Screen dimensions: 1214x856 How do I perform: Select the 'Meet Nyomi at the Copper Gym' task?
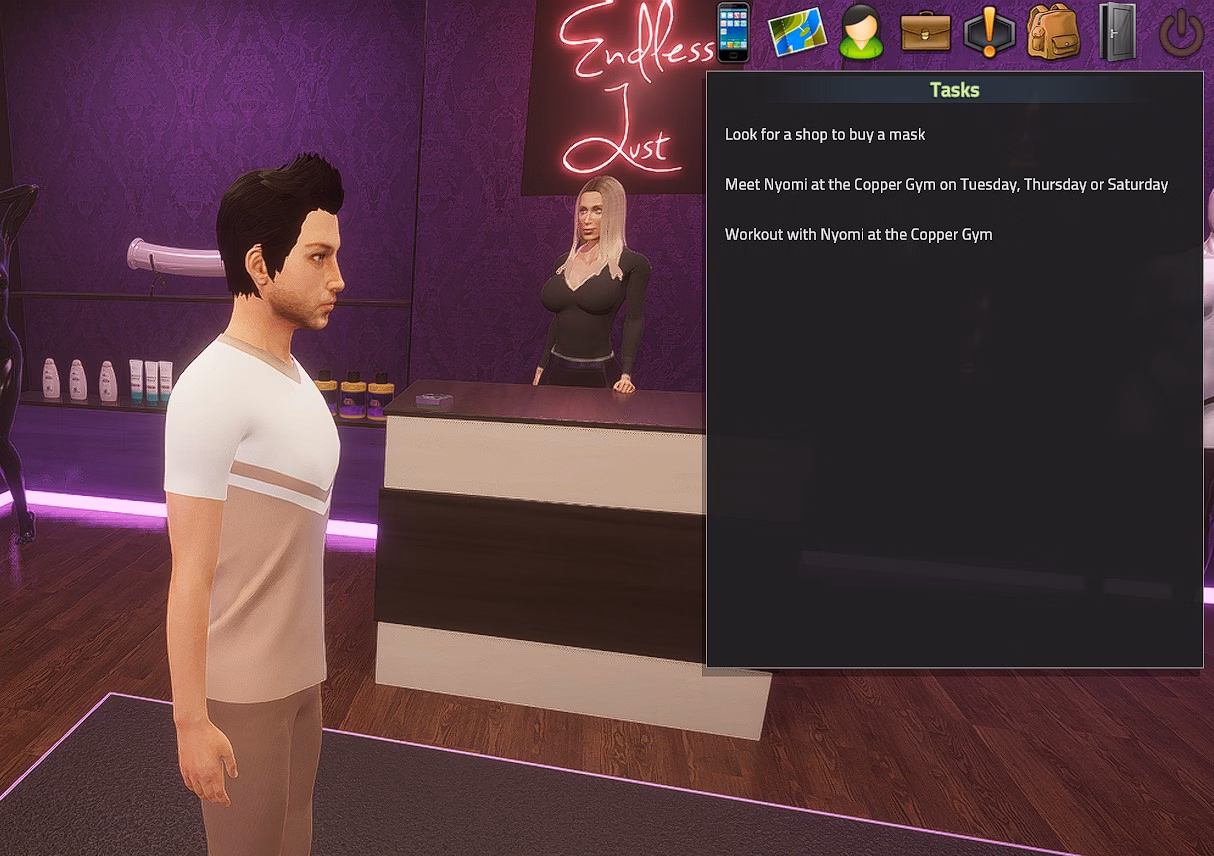[x=946, y=184]
